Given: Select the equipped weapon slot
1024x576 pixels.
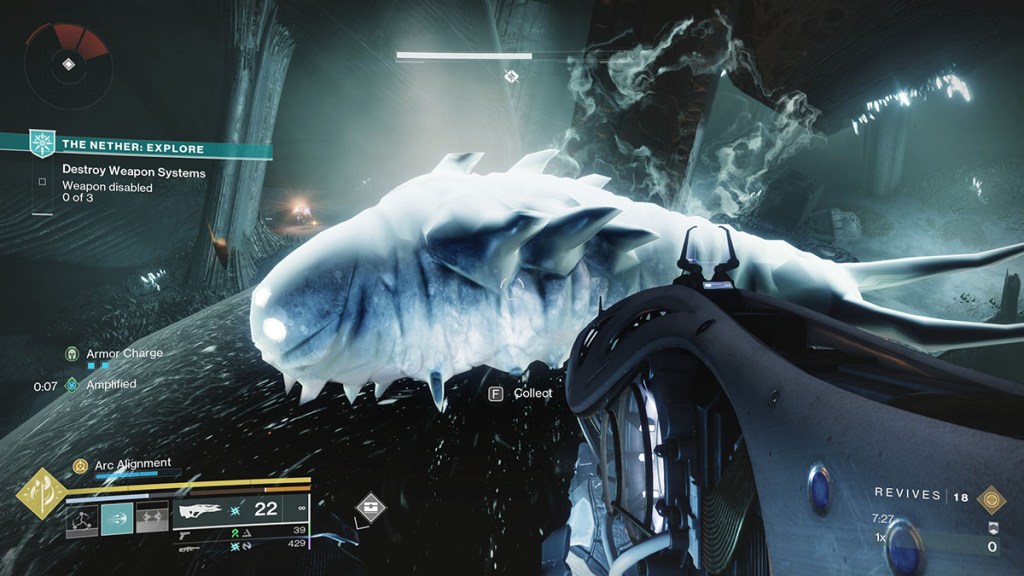Looking at the screenshot, I should 240,510.
